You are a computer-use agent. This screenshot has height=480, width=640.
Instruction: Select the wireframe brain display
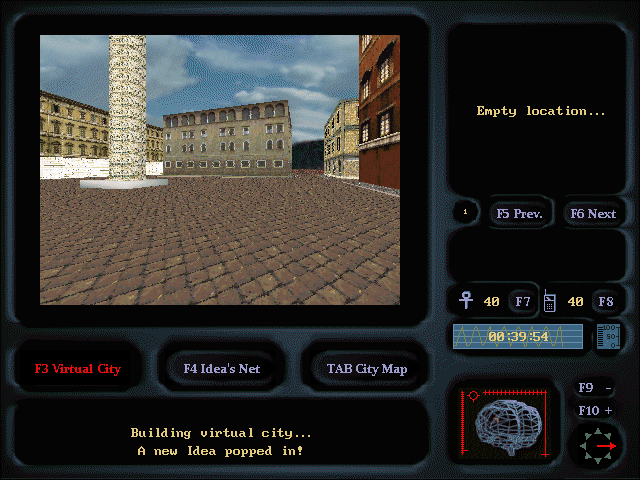click(509, 425)
